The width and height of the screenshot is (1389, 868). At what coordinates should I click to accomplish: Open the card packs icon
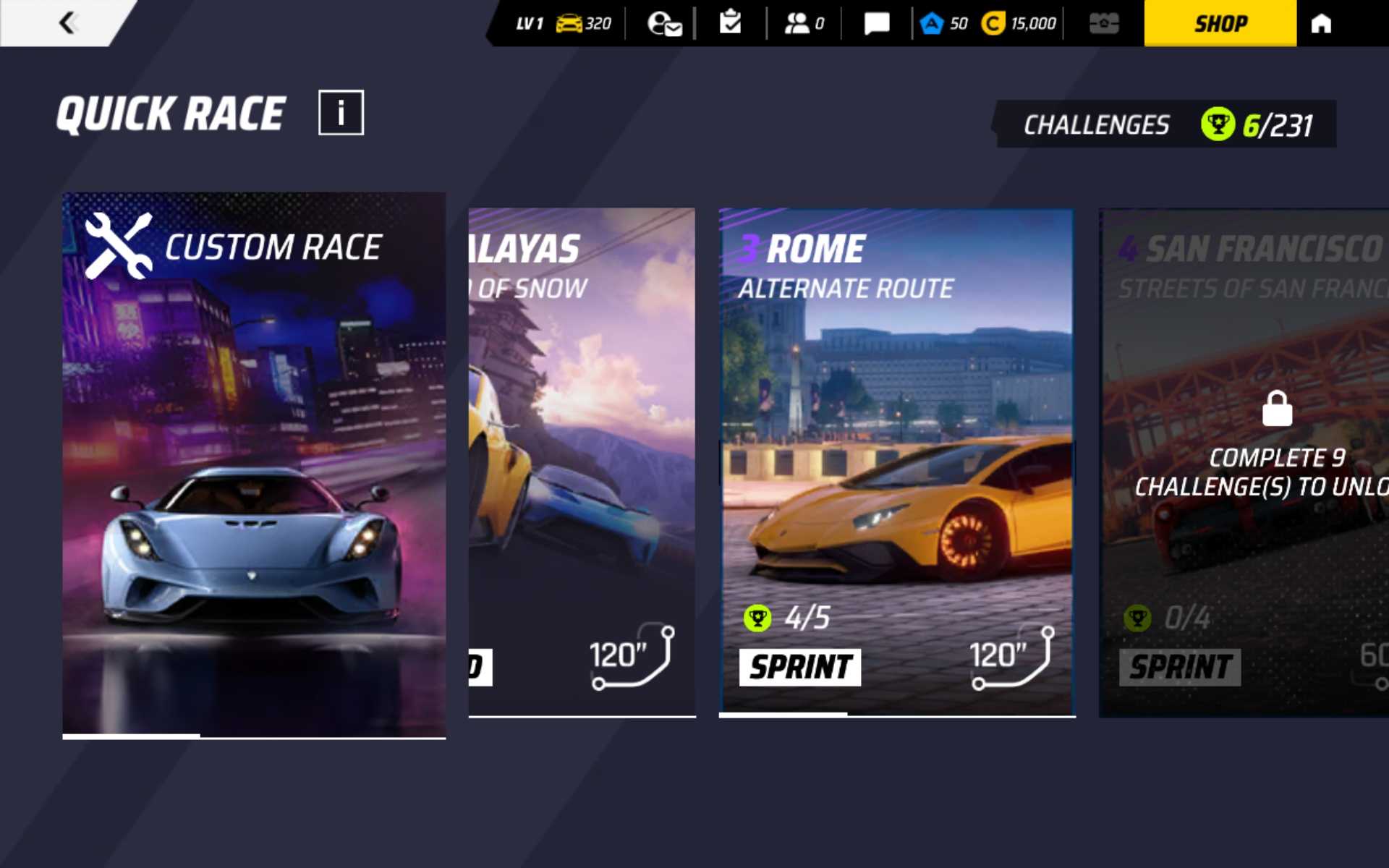point(1104,23)
